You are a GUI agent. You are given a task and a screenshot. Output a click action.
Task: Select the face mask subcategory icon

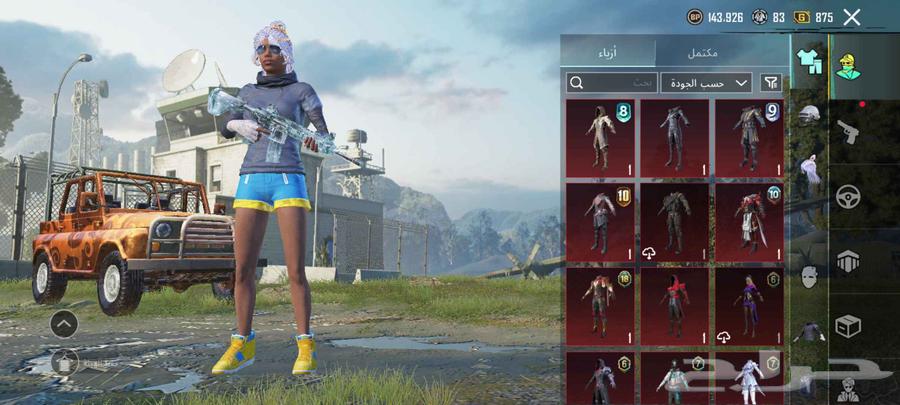point(809,277)
